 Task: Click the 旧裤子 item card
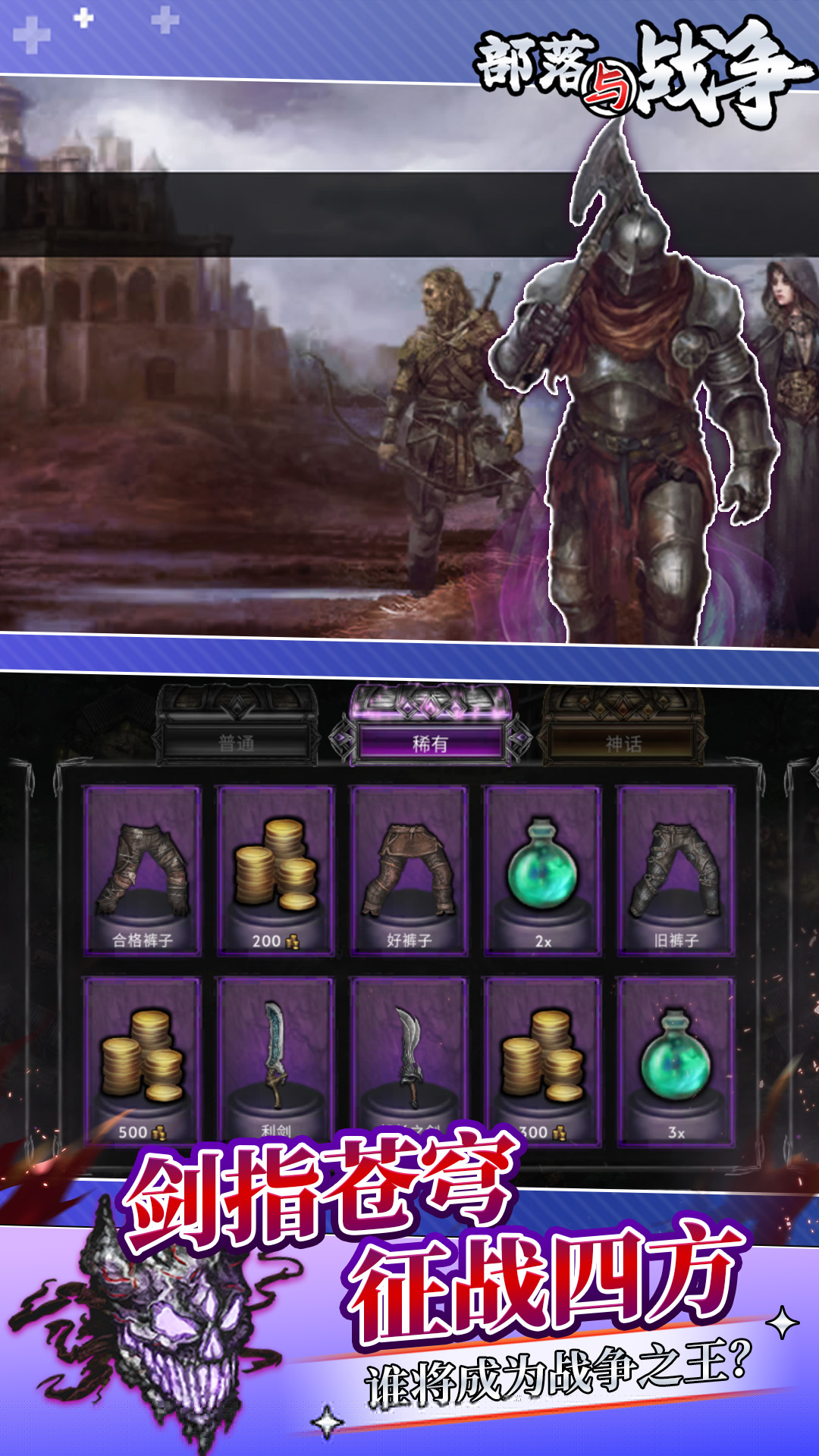click(x=676, y=871)
